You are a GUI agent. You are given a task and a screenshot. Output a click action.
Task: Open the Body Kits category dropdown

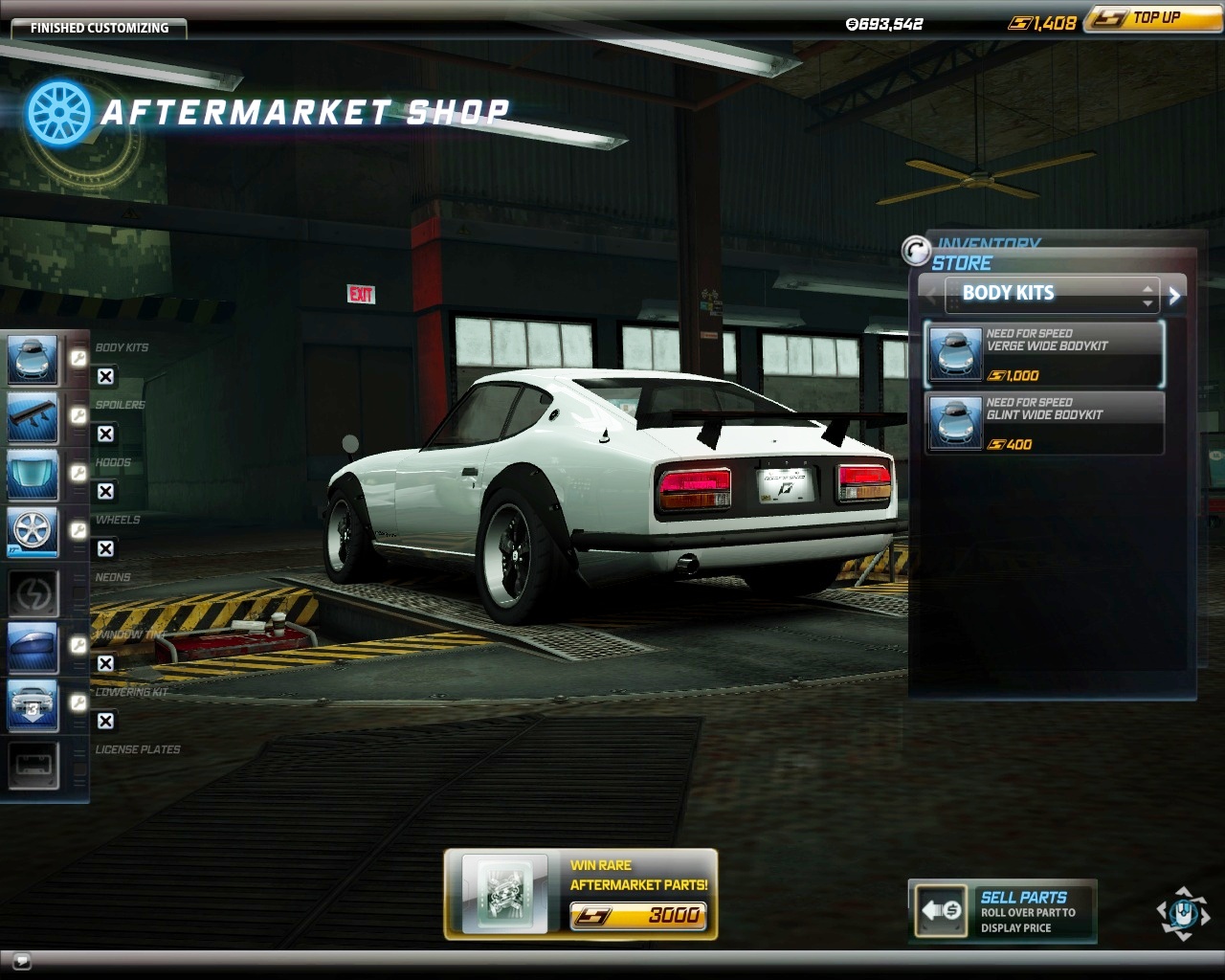tap(1052, 294)
